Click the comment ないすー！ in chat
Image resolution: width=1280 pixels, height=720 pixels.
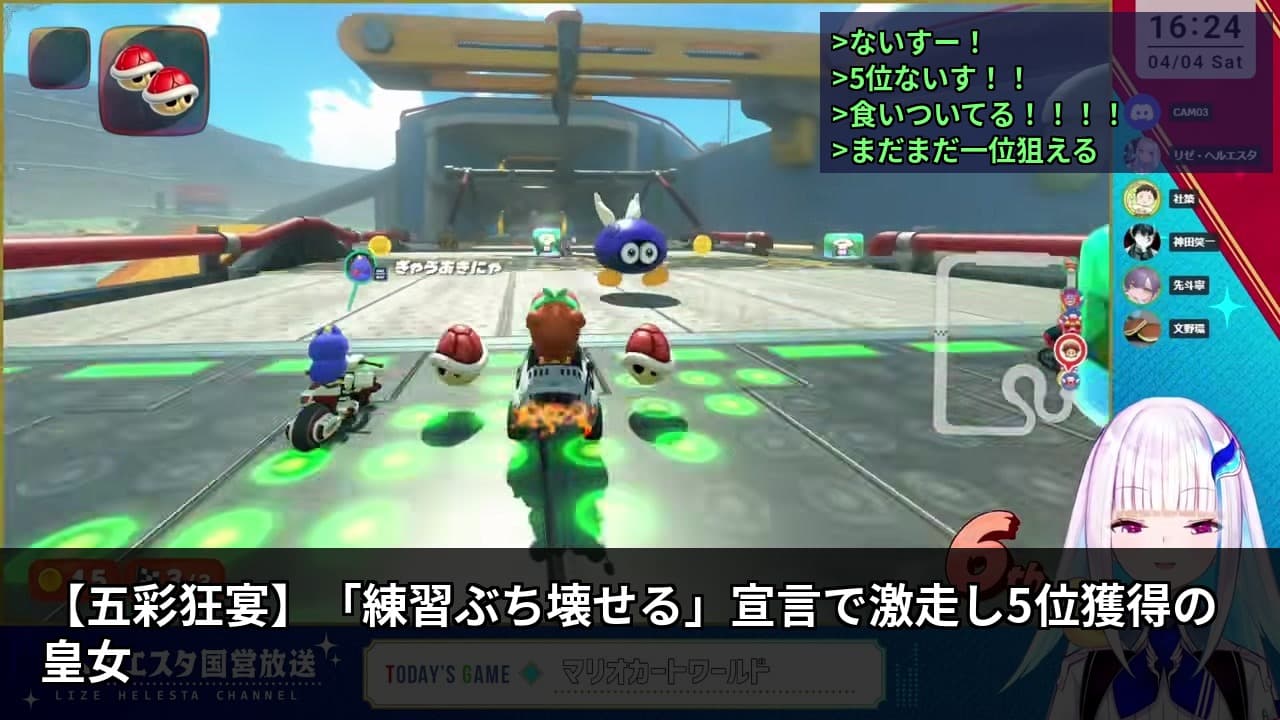click(x=905, y=42)
